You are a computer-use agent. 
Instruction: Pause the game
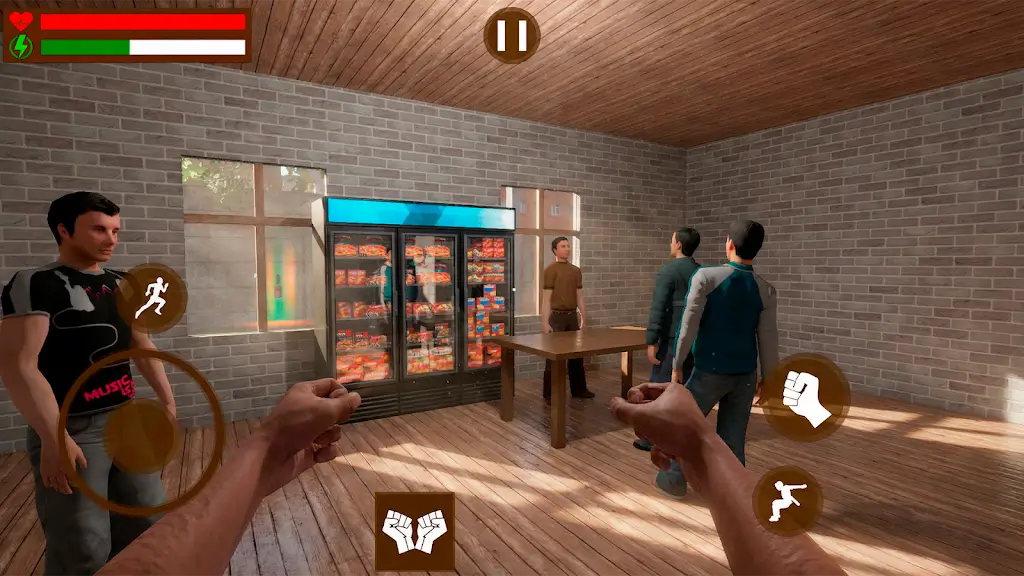click(x=512, y=36)
